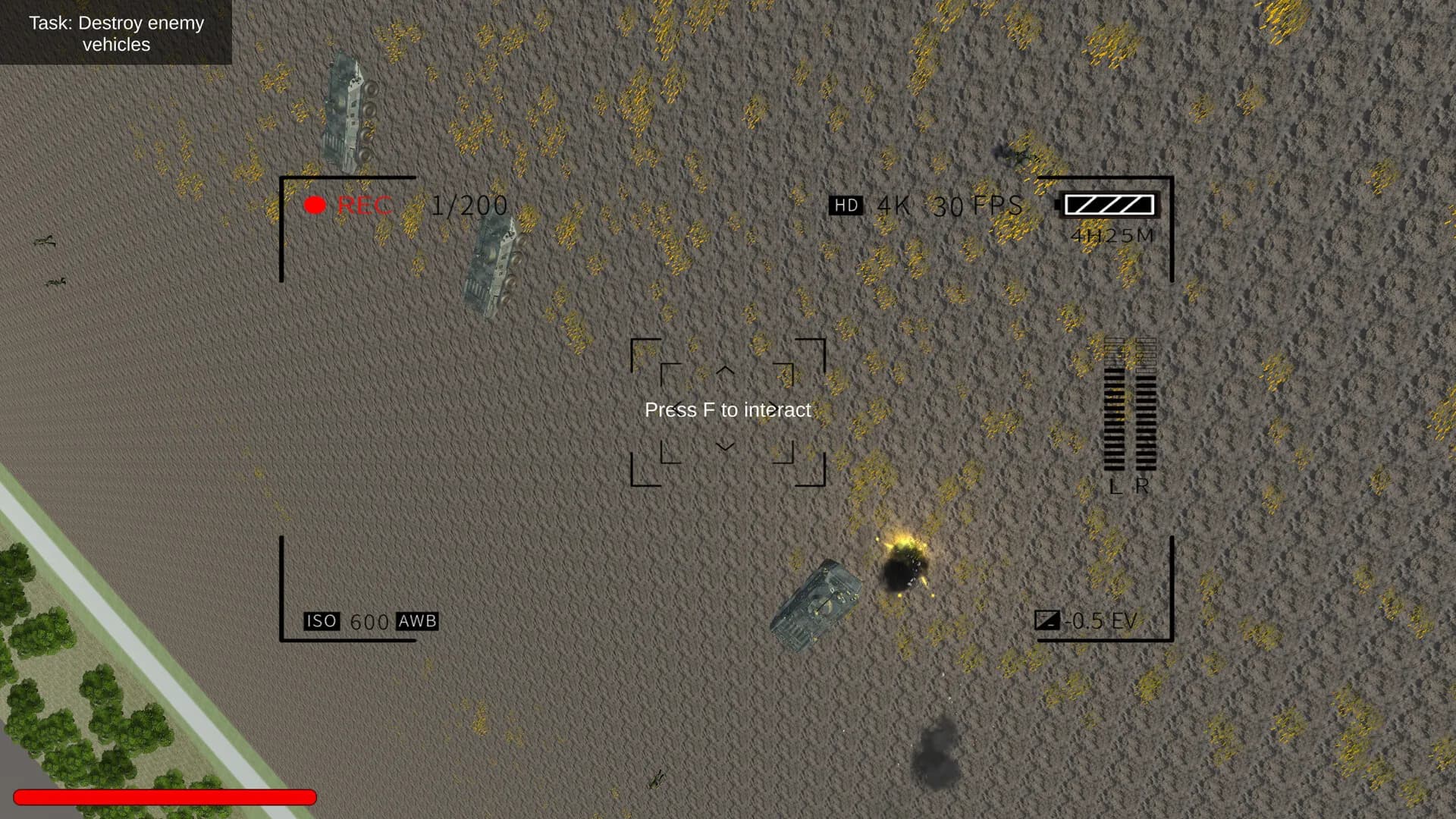This screenshot has height=819, width=1456.
Task: Open the exposure compensation icon near -0.5 EV
Action: pyautogui.click(x=1049, y=620)
